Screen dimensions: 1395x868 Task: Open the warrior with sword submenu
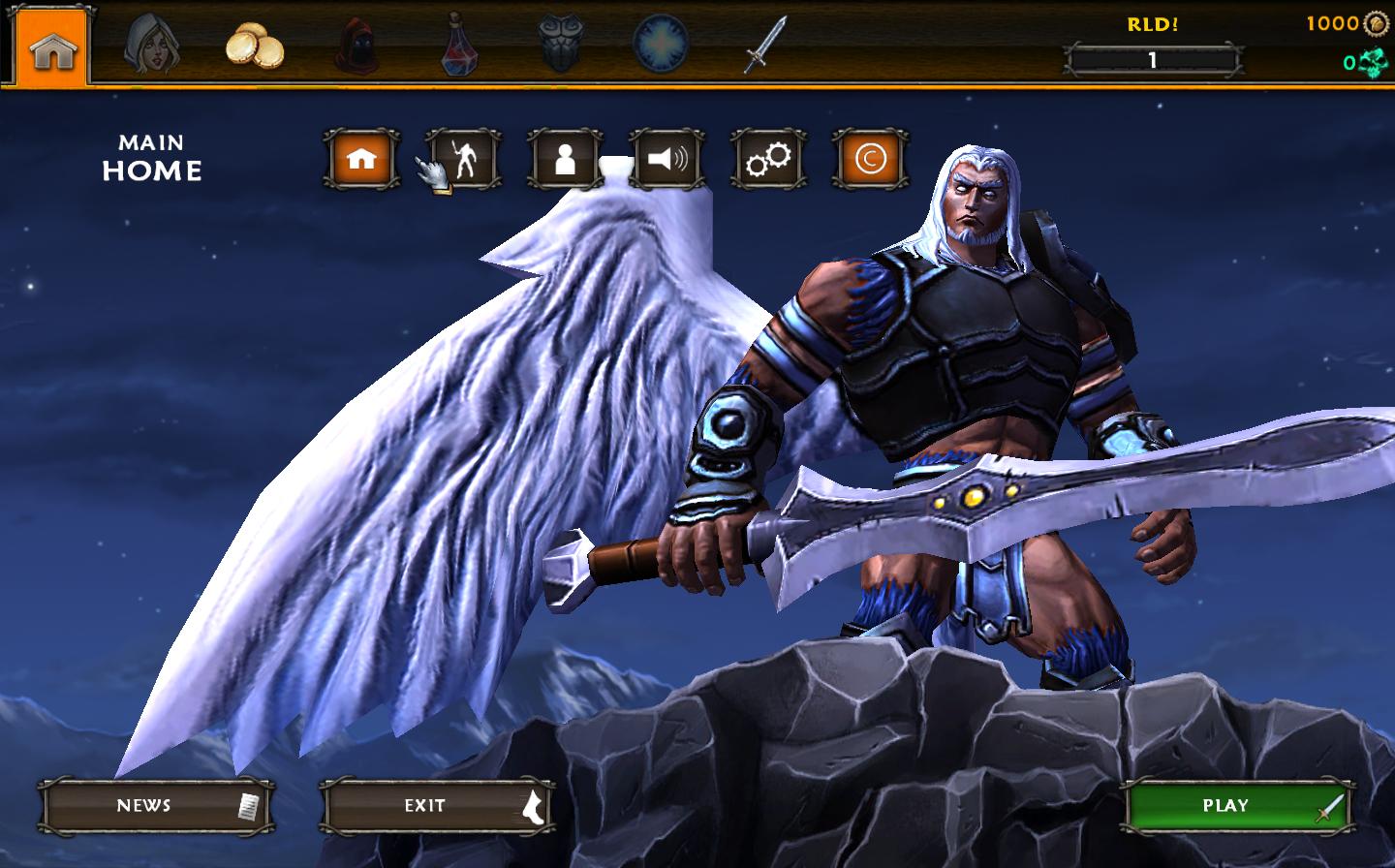463,159
